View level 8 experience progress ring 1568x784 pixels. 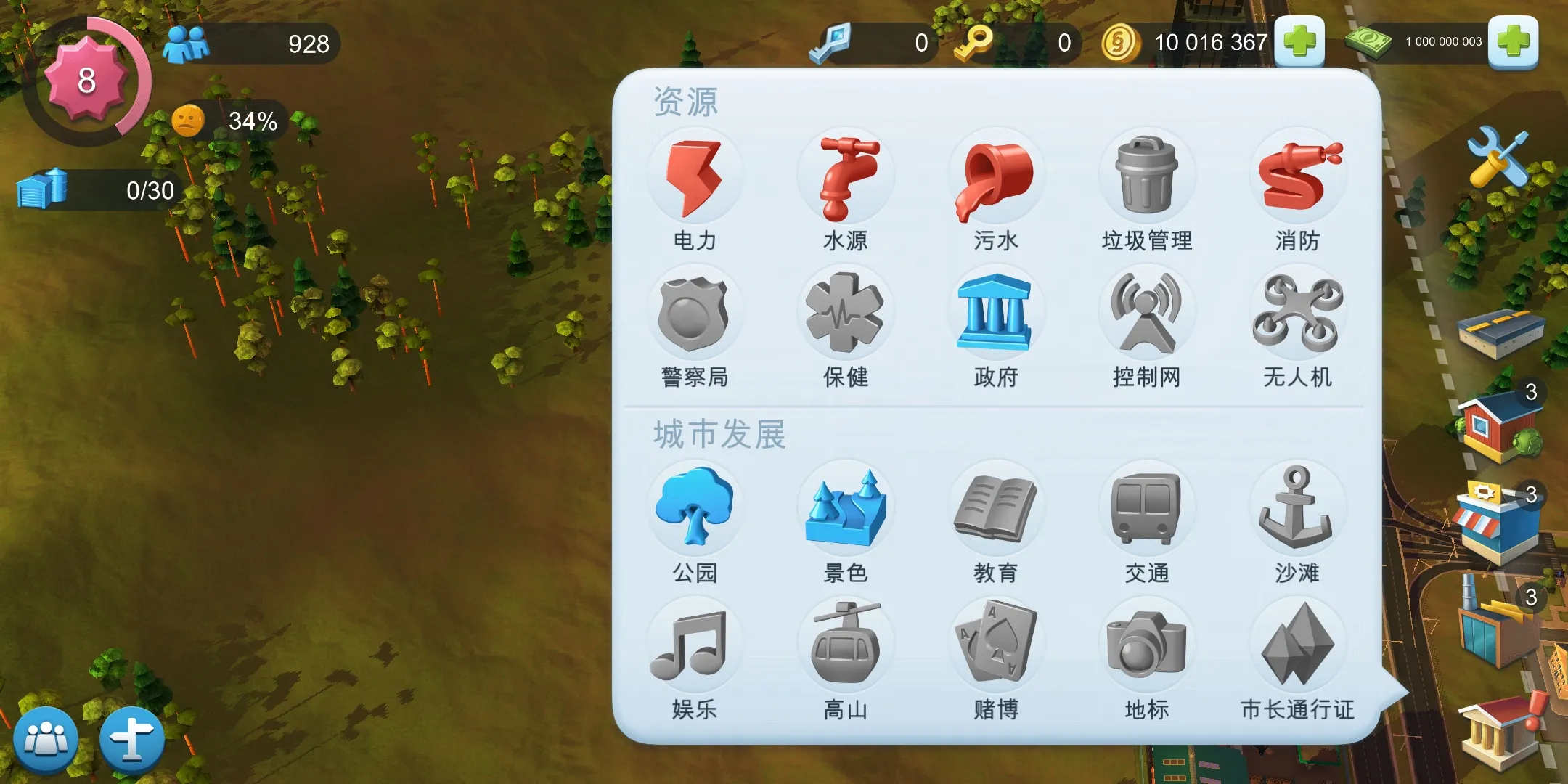pyautogui.click(x=87, y=81)
